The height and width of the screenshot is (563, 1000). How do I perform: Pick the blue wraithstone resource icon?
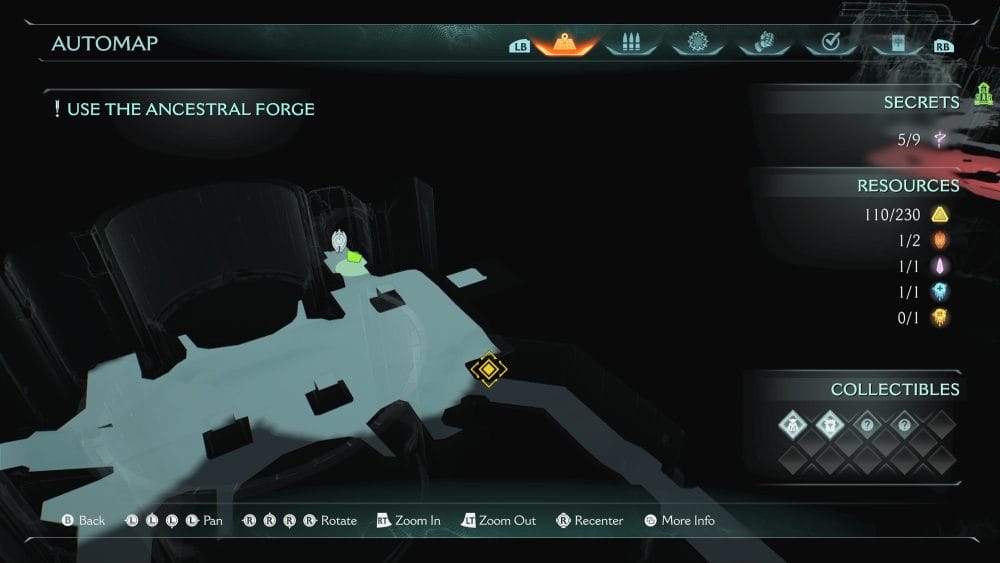tap(939, 291)
